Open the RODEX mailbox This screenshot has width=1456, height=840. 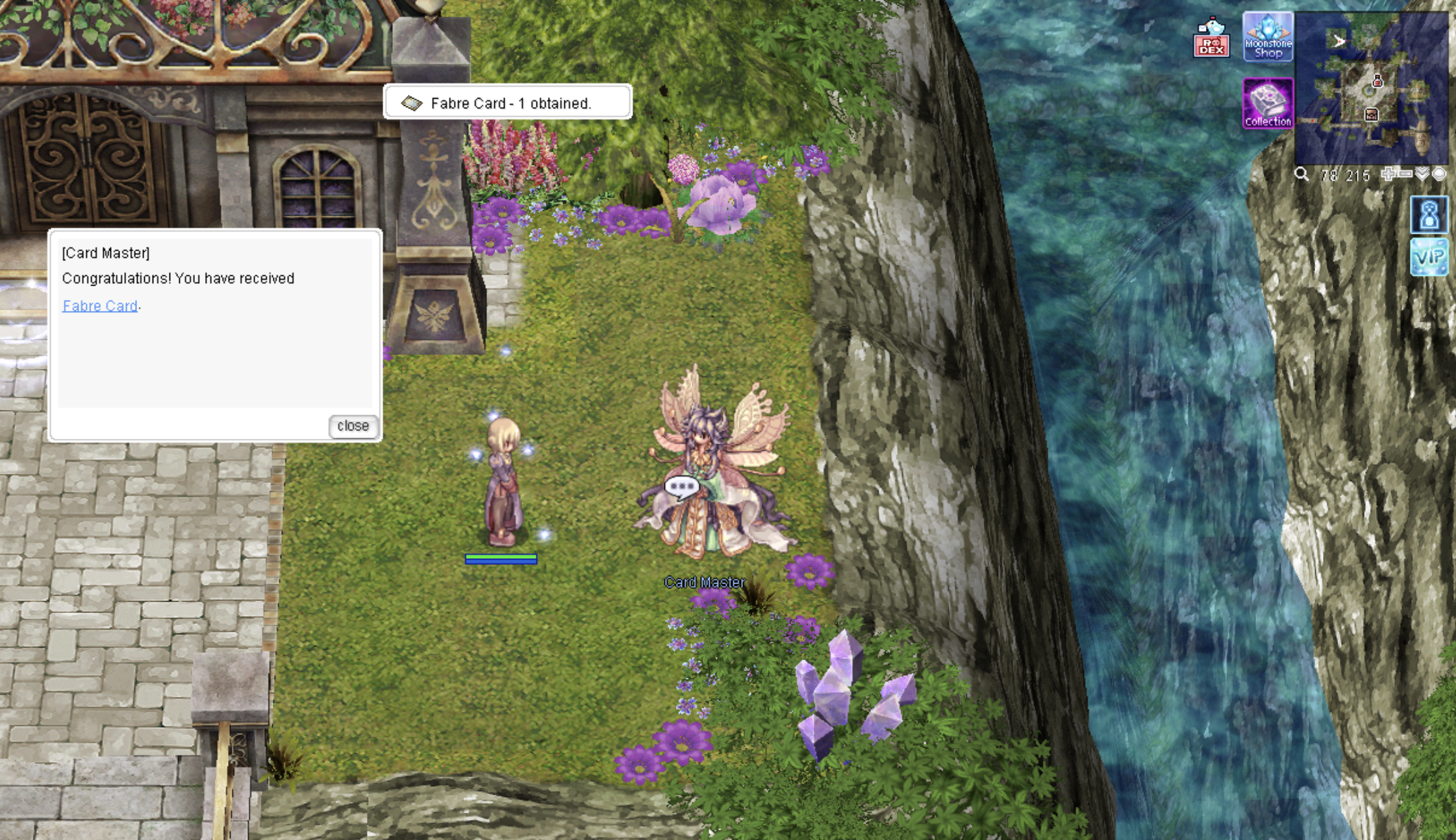[x=1211, y=38]
